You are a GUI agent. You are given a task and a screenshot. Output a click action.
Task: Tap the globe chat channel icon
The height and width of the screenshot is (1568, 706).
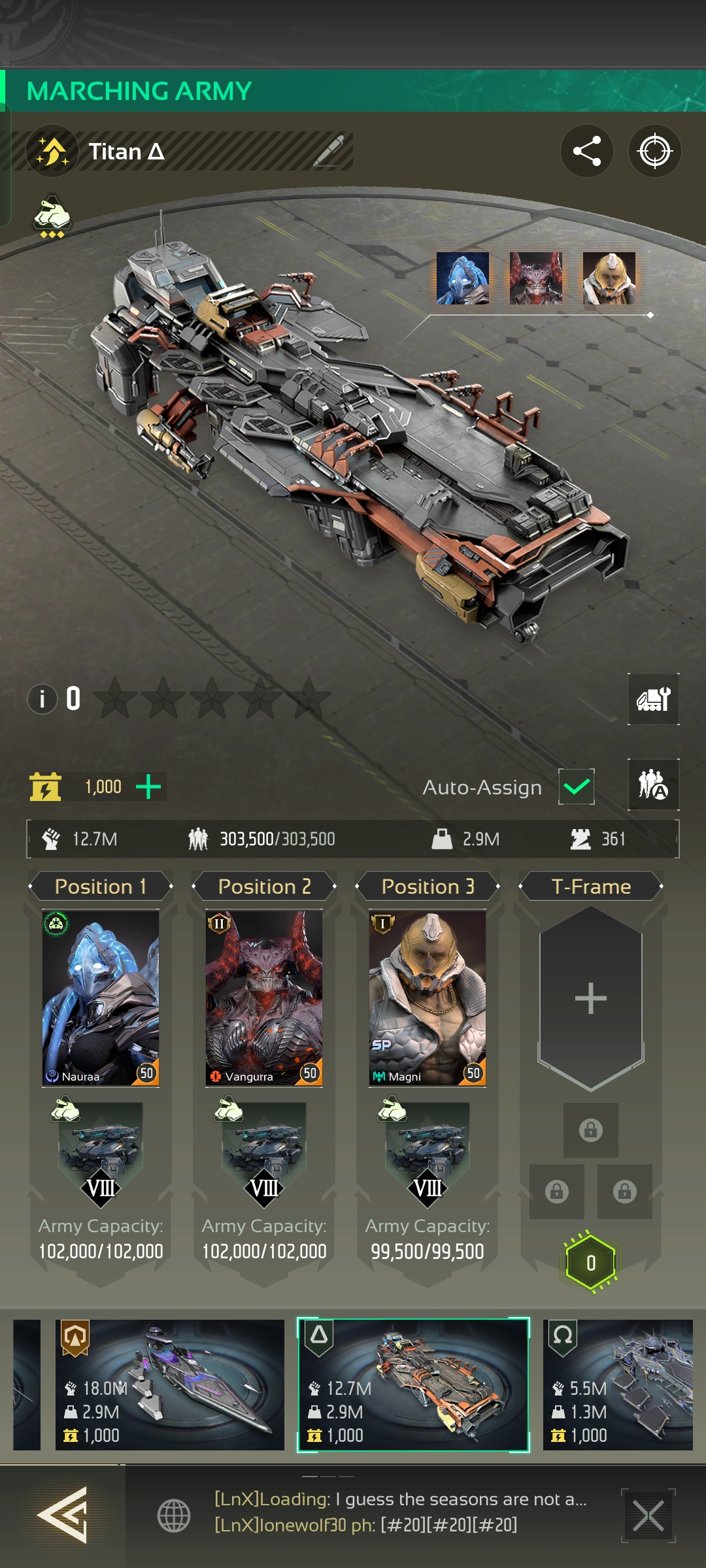click(174, 1516)
